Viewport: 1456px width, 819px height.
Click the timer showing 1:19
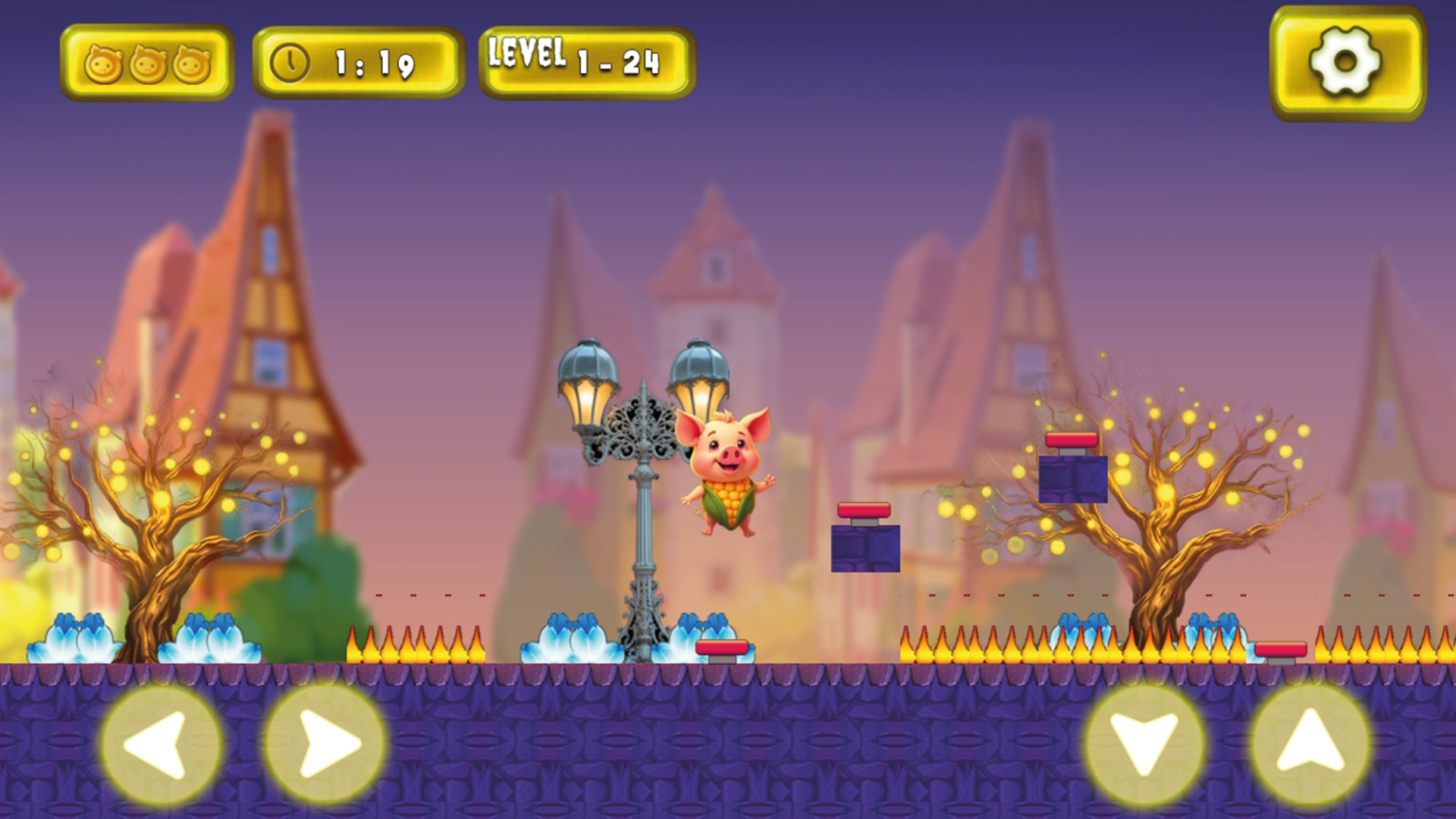click(x=373, y=62)
